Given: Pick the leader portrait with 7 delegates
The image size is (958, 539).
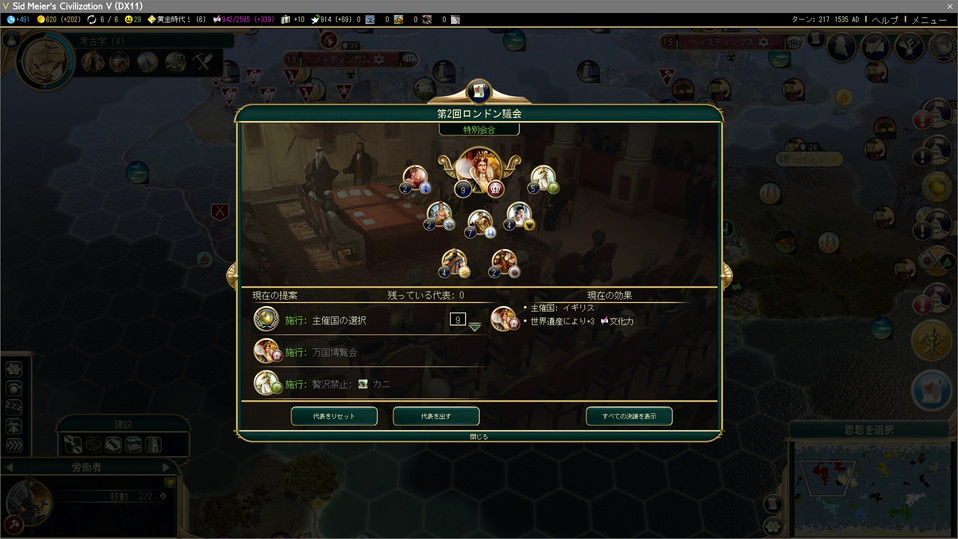Looking at the screenshot, I should pyautogui.click(x=480, y=222).
